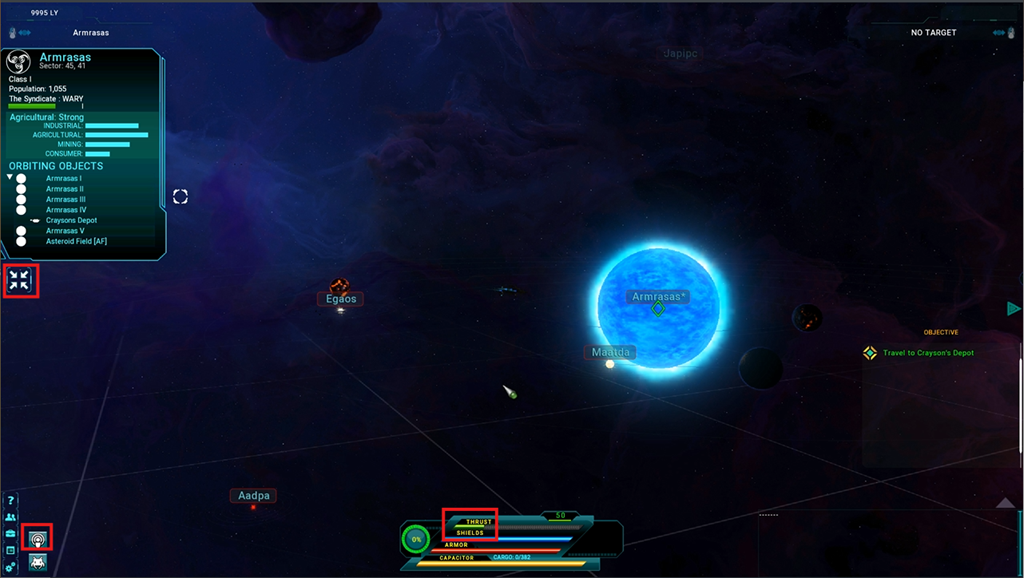Open the cargo briefcase icon

[11, 534]
